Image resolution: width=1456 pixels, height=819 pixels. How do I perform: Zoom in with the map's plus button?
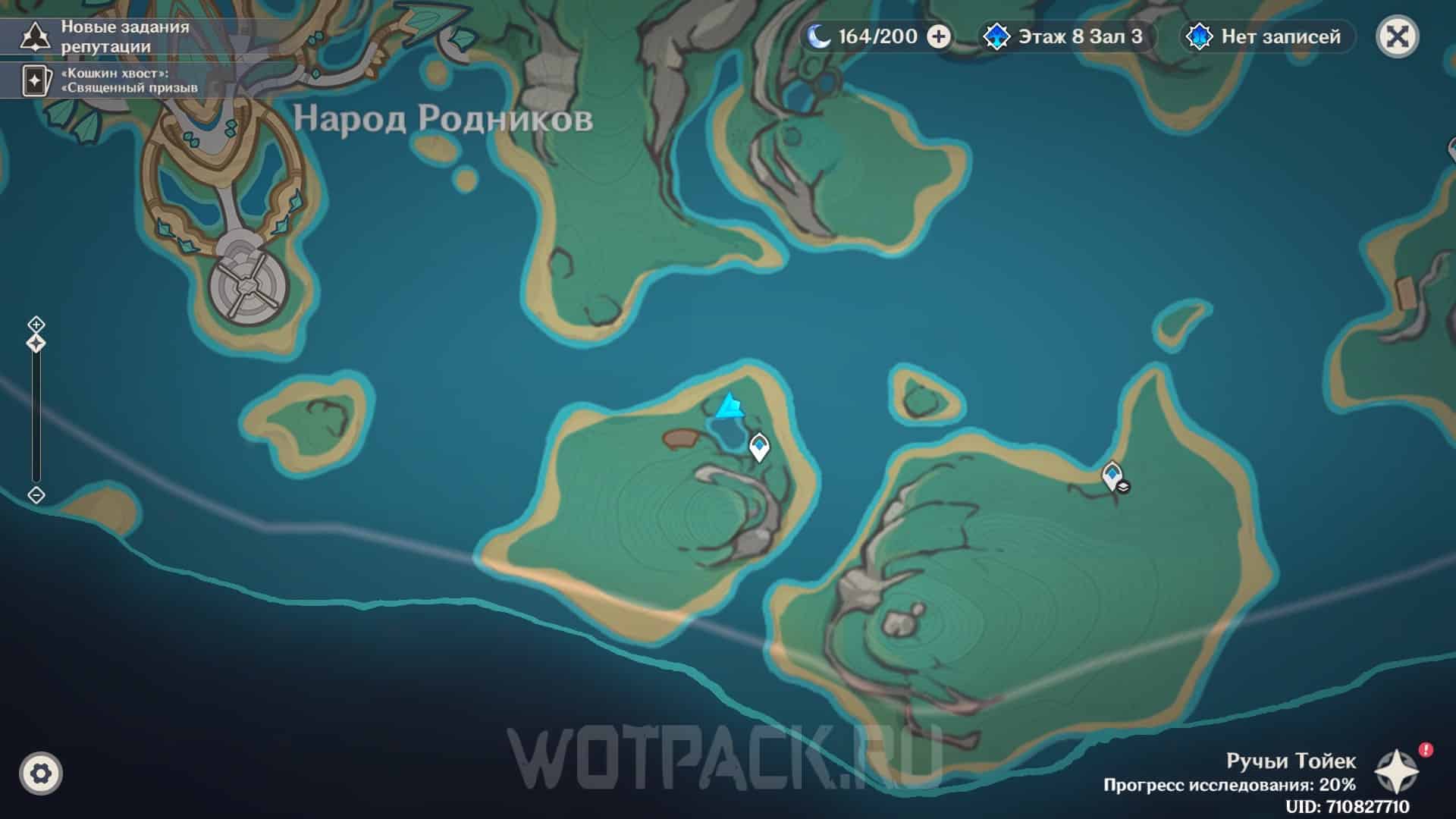(x=36, y=325)
